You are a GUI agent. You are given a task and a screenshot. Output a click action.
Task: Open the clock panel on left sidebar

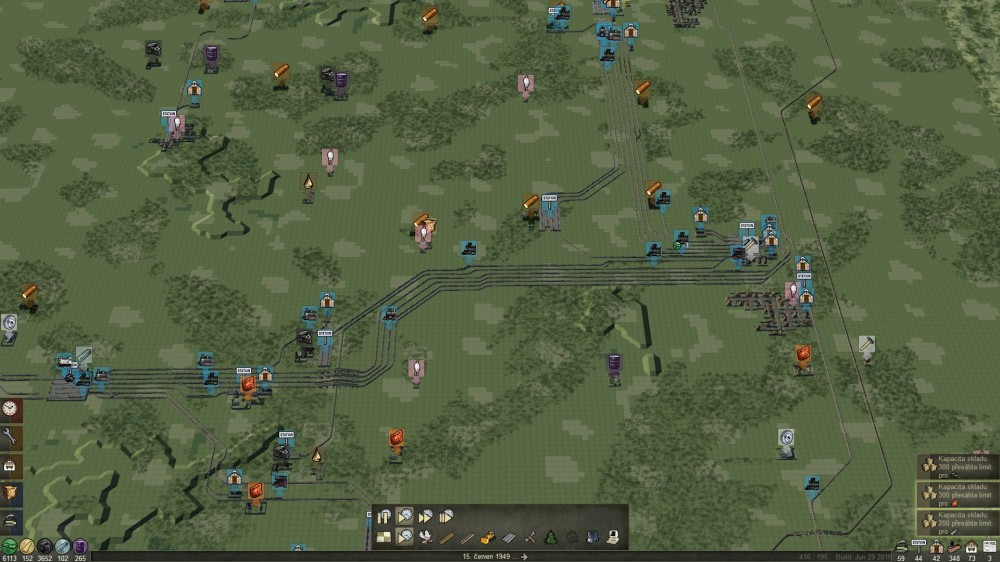(x=10, y=409)
